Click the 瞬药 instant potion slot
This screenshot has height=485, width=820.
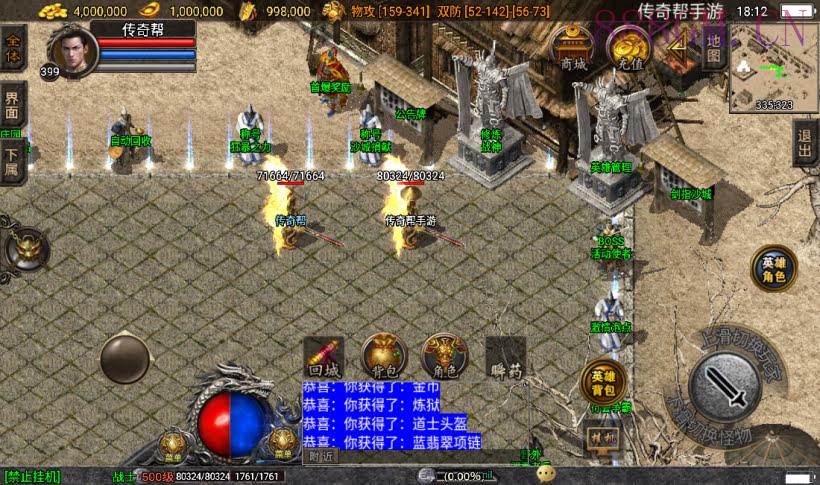505,355
